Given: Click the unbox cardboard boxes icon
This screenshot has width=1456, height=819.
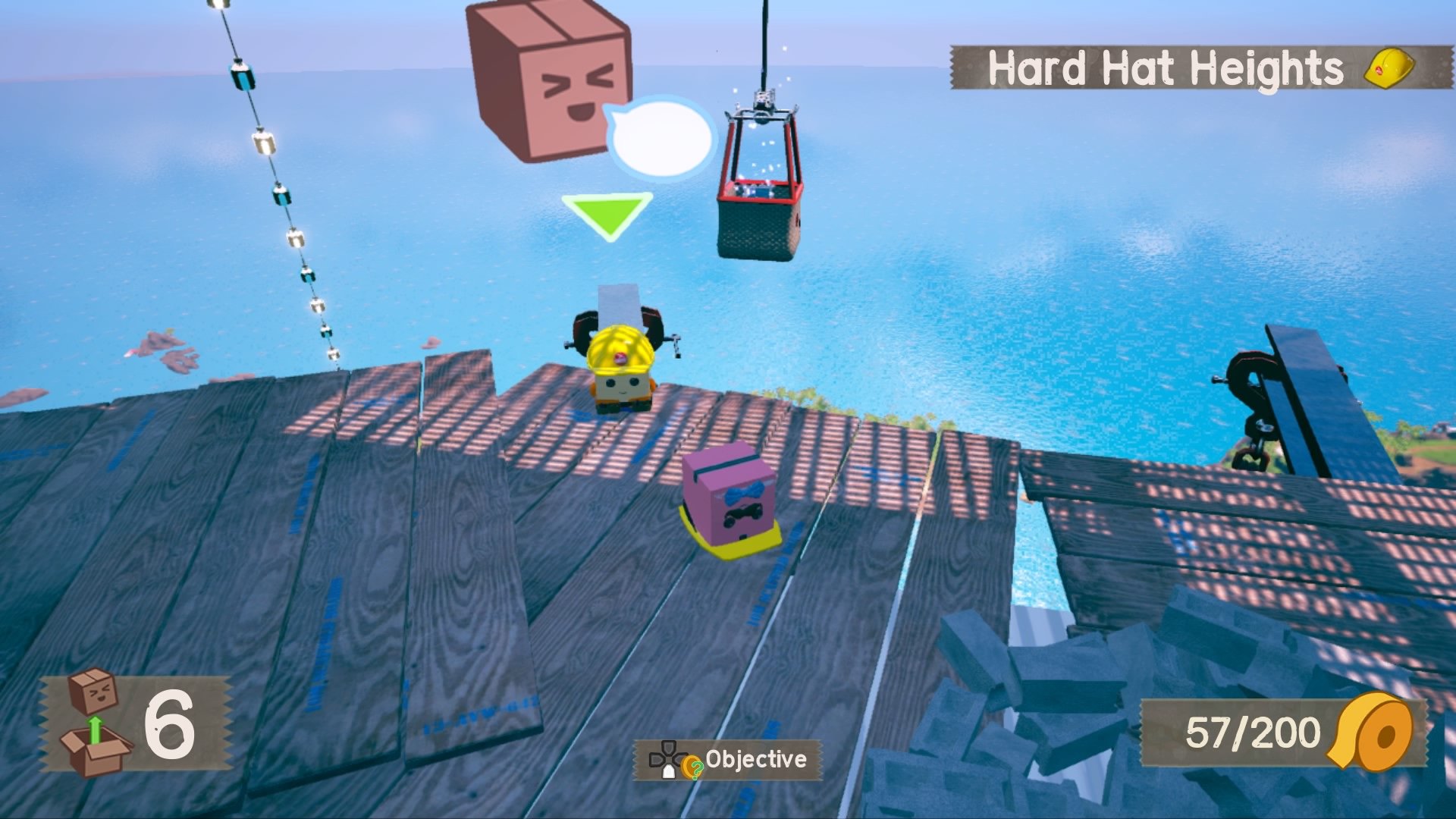Looking at the screenshot, I should point(96,723).
